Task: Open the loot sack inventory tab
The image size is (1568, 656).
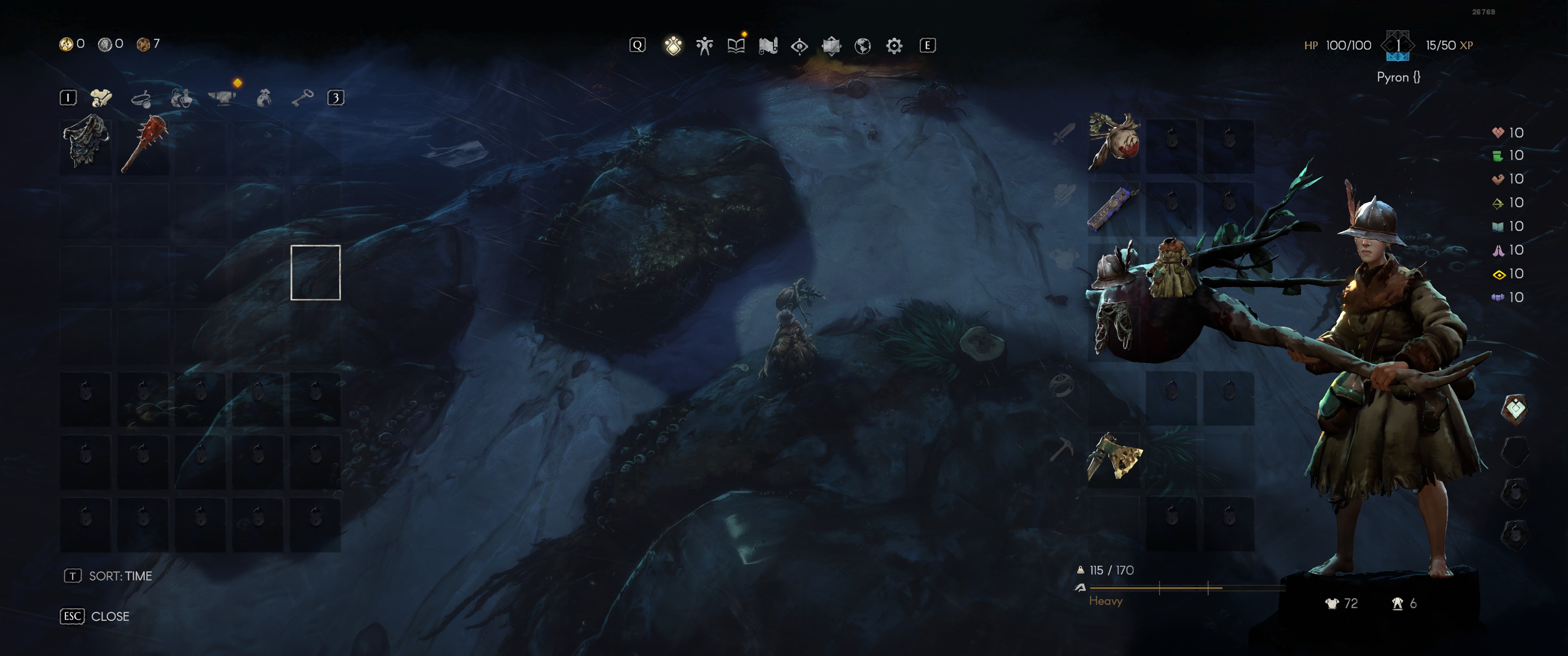Action: click(263, 98)
